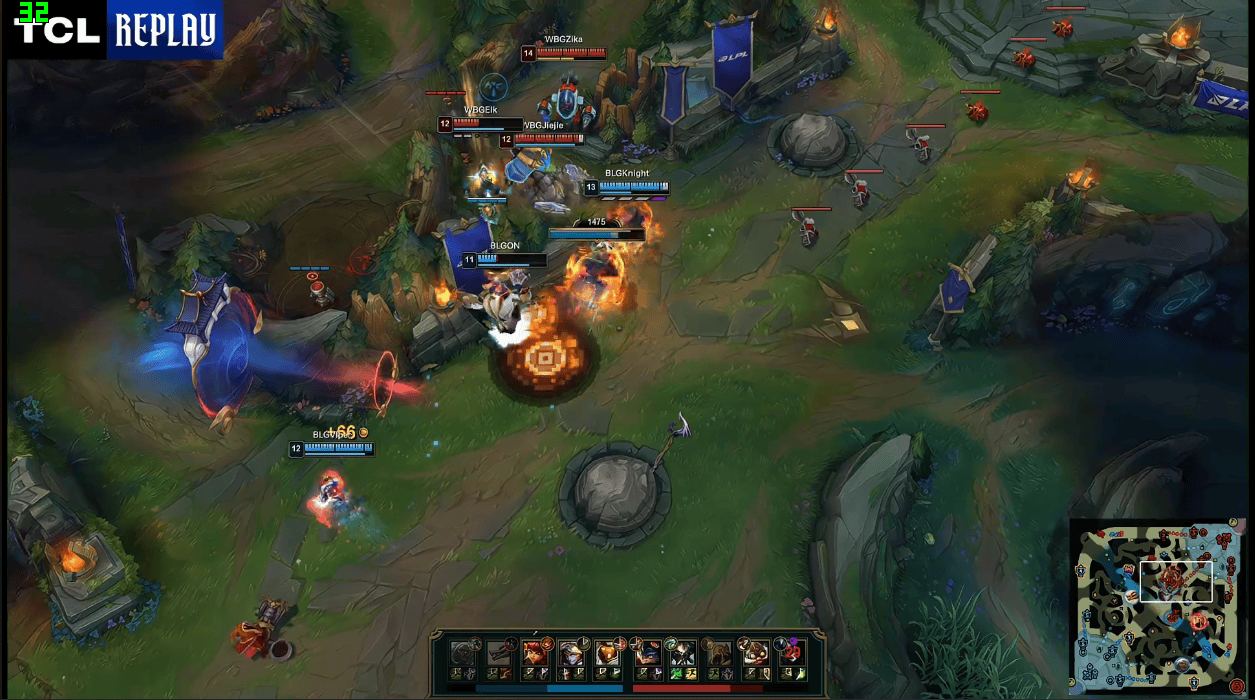
Task: Click the leftmost greyed-out champion portrait
Action: [x=462, y=653]
